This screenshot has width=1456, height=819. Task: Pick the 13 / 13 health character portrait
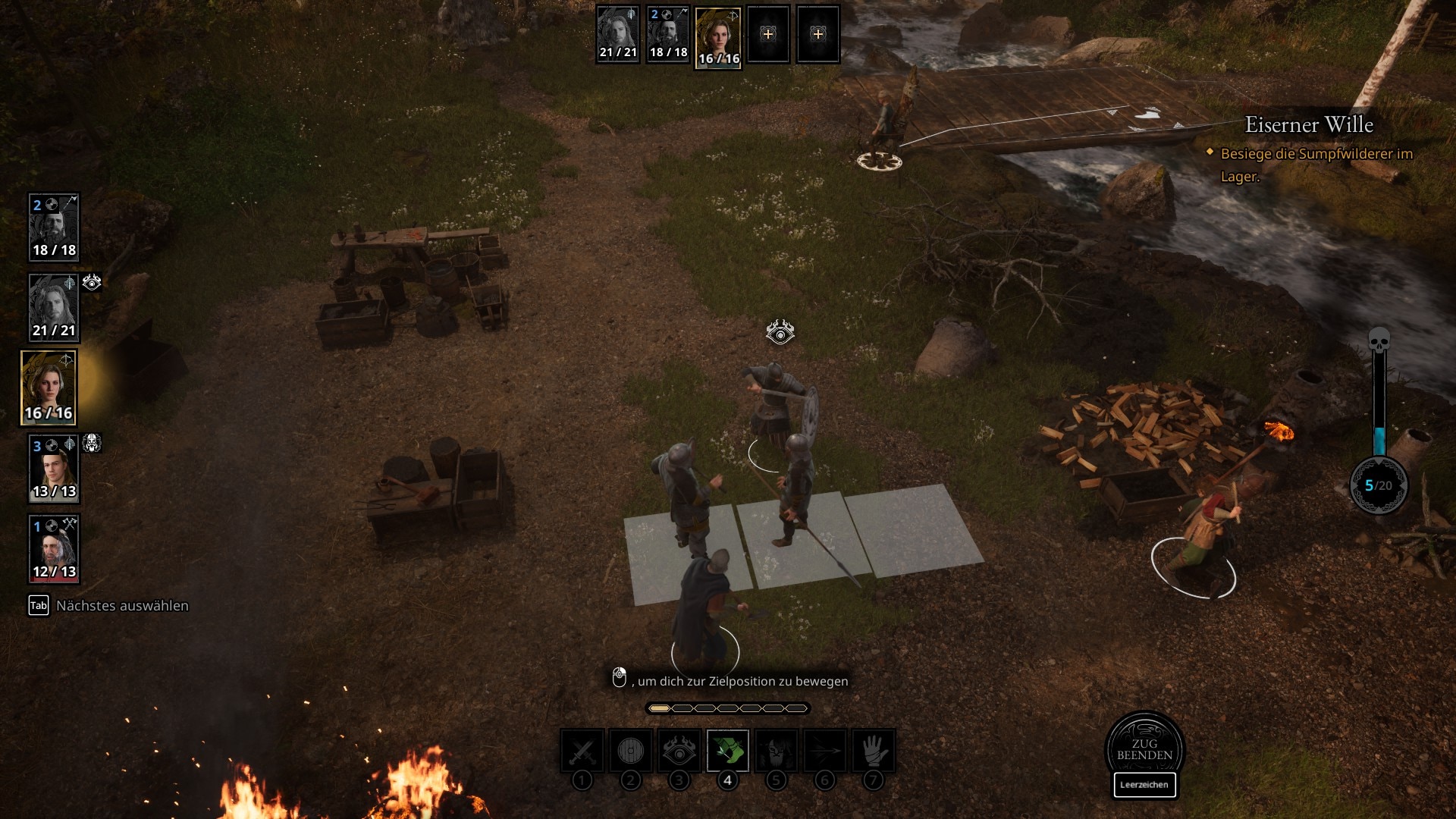click(54, 469)
